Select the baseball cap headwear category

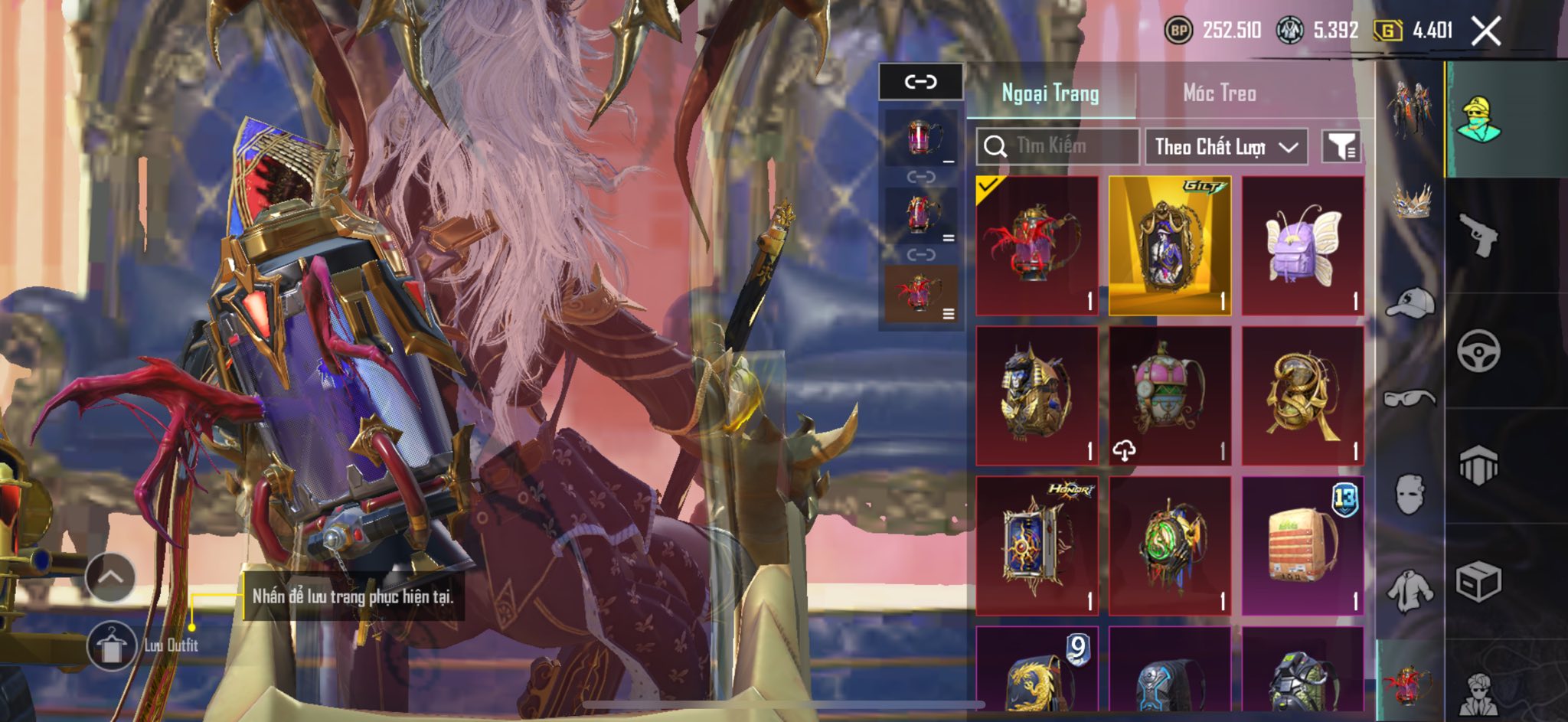[1410, 302]
